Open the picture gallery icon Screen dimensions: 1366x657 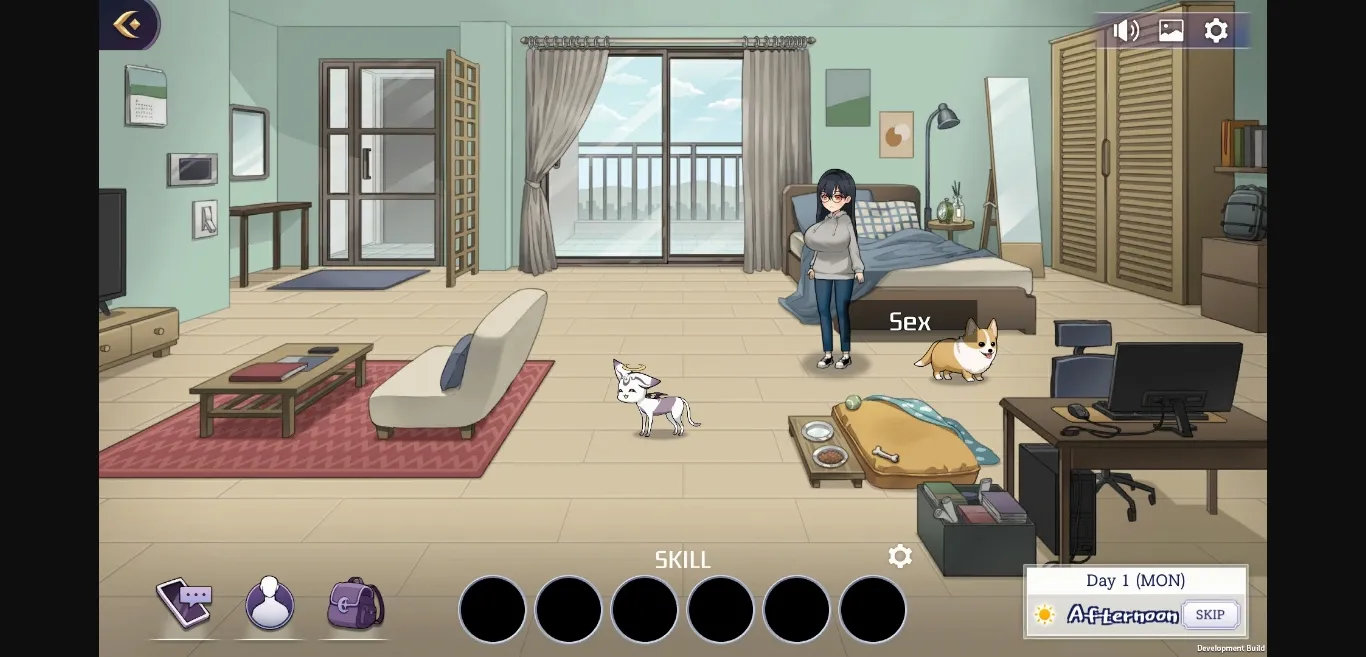click(x=1171, y=30)
